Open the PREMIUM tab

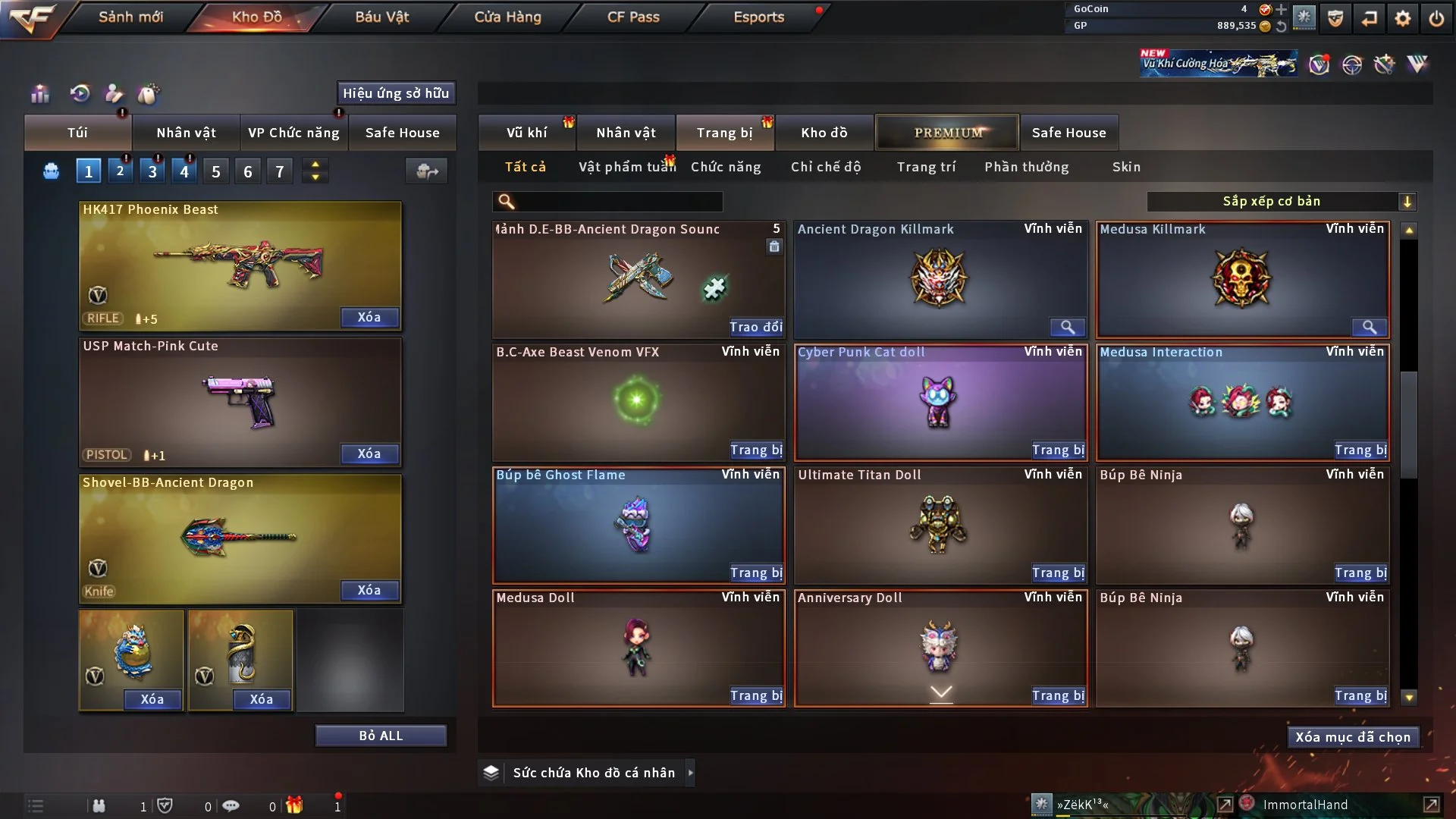click(947, 133)
